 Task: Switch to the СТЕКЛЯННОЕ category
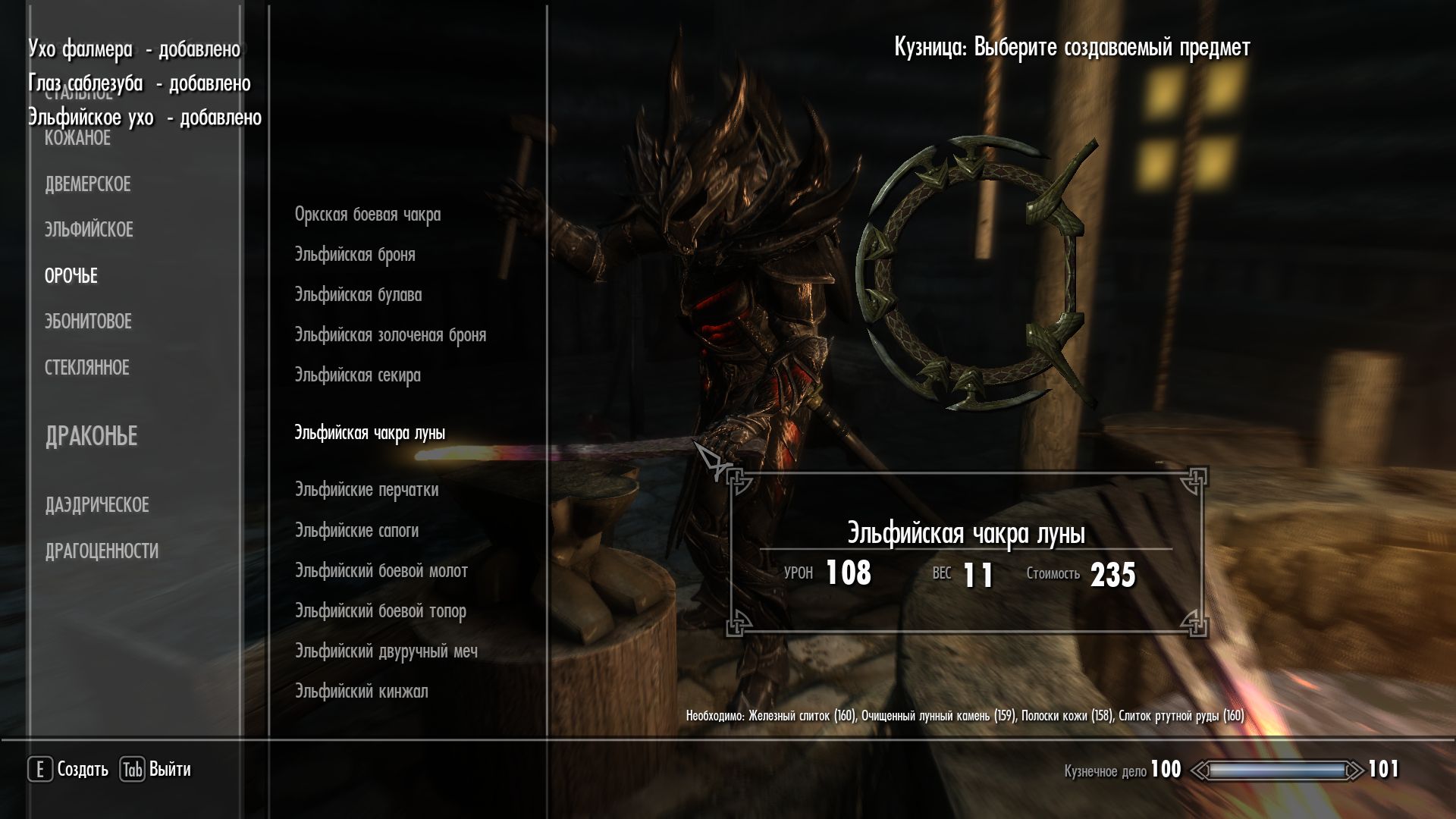point(87,368)
